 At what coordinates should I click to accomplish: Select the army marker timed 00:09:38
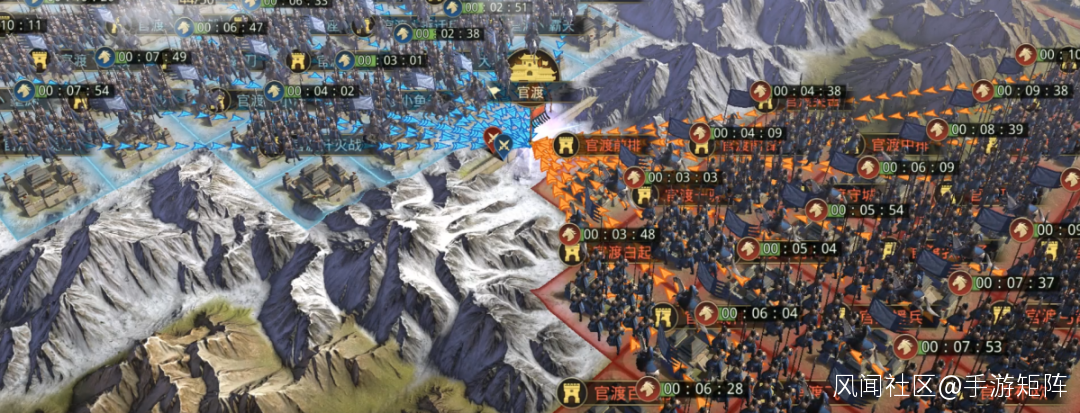pyautogui.click(x=982, y=91)
